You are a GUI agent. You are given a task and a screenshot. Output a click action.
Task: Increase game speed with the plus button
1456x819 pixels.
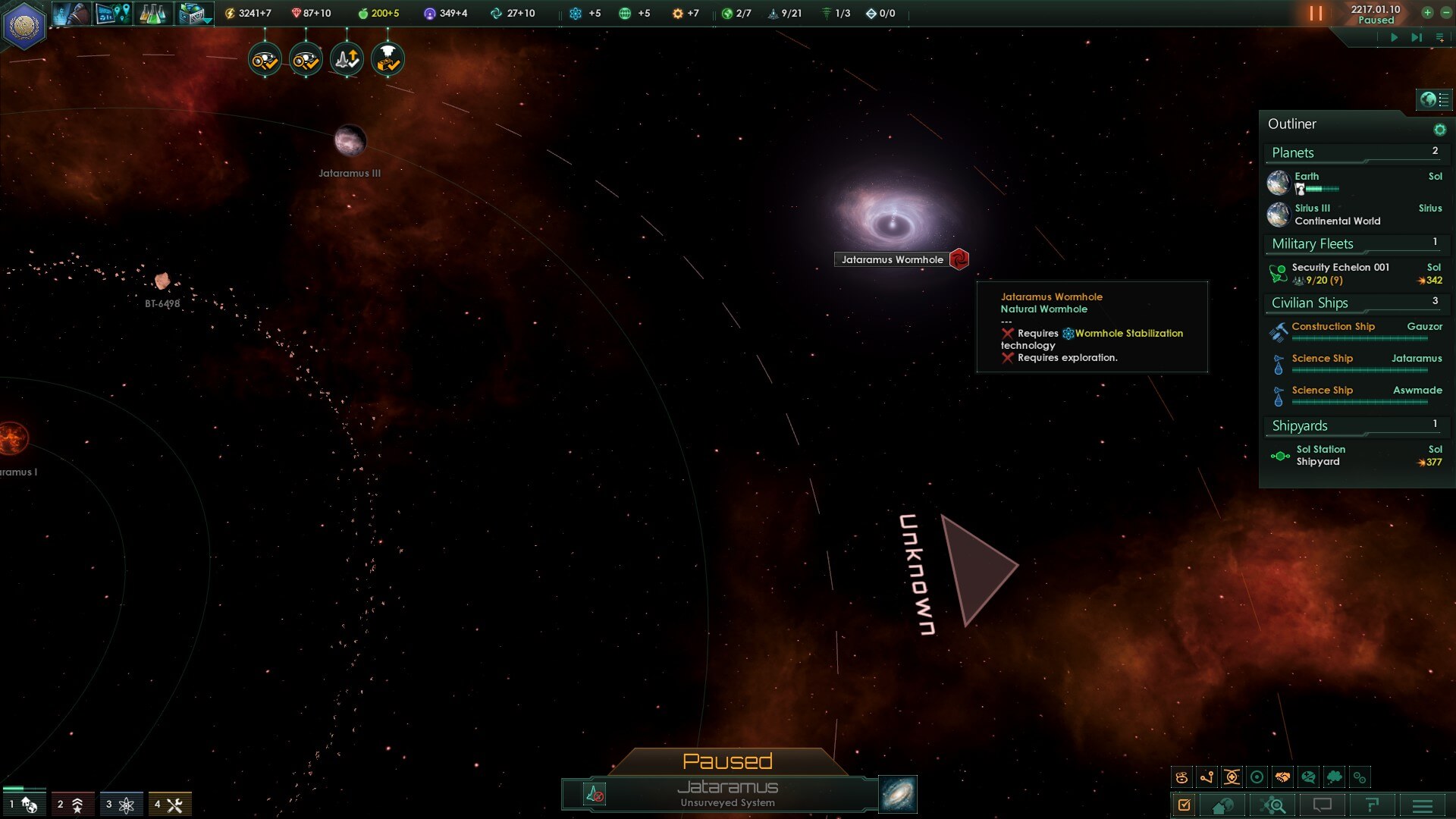(1427, 13)
